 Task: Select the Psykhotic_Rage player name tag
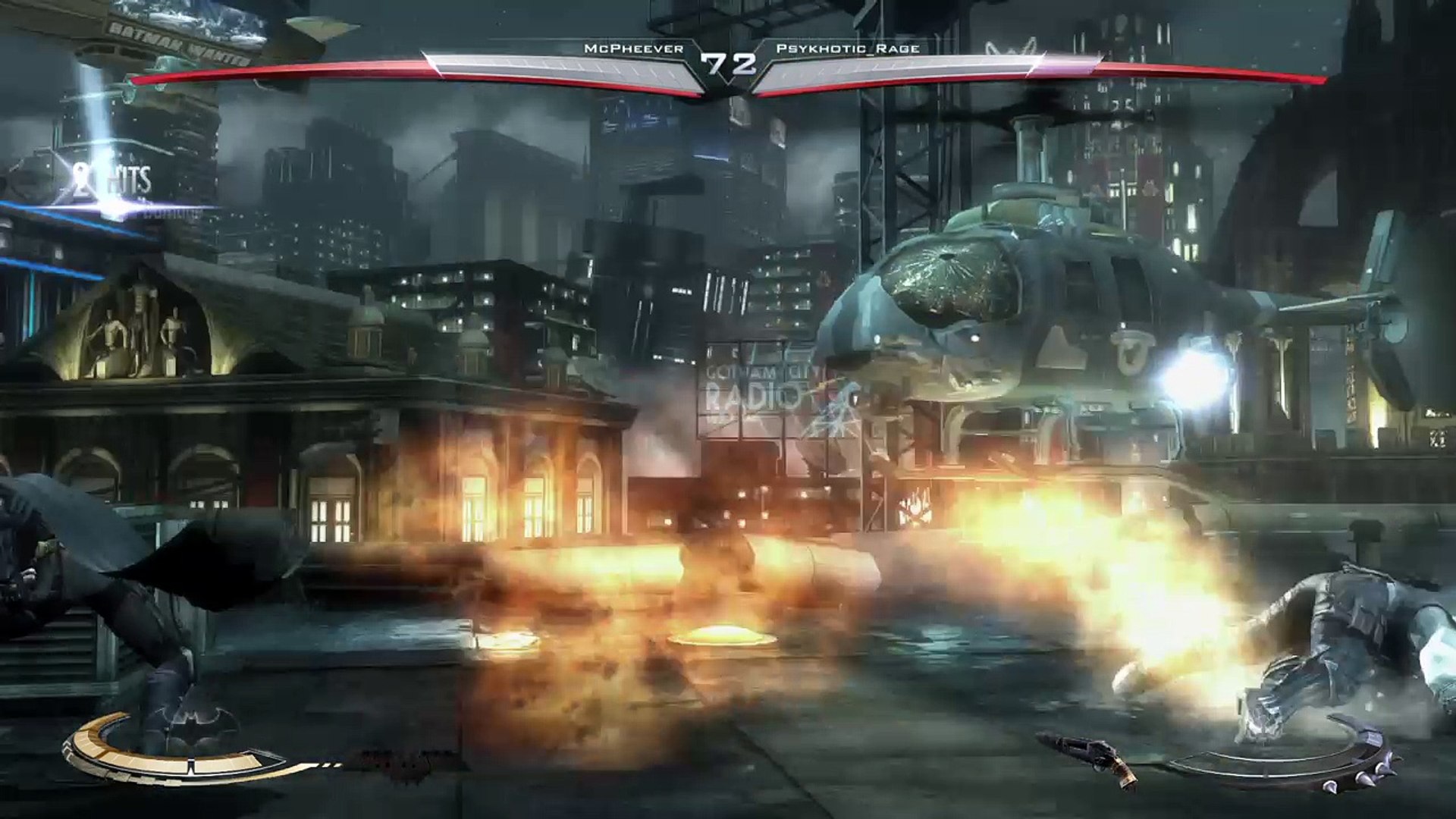(848, 49)
